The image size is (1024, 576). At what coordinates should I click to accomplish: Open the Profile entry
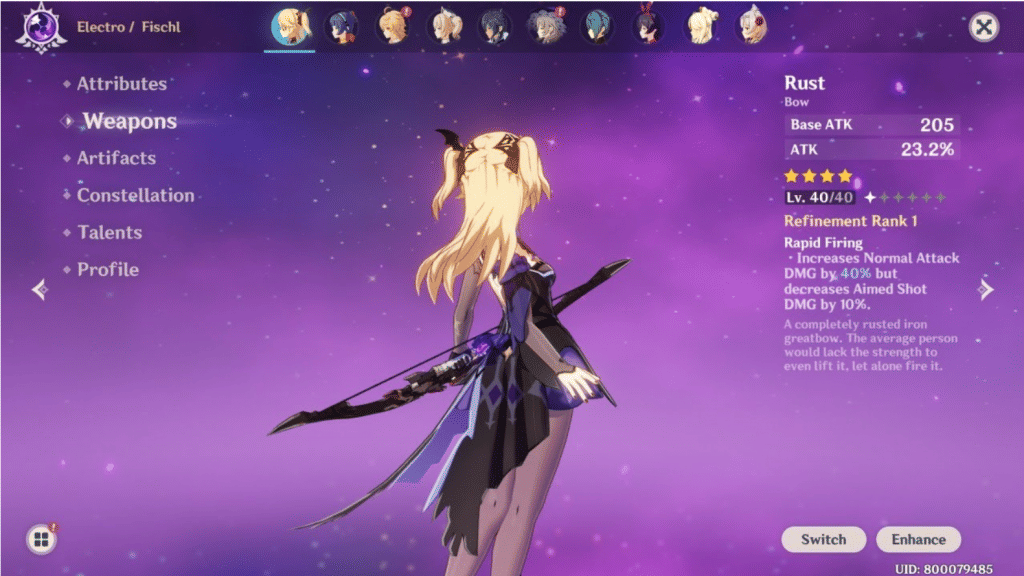click(x=107, y=269)
